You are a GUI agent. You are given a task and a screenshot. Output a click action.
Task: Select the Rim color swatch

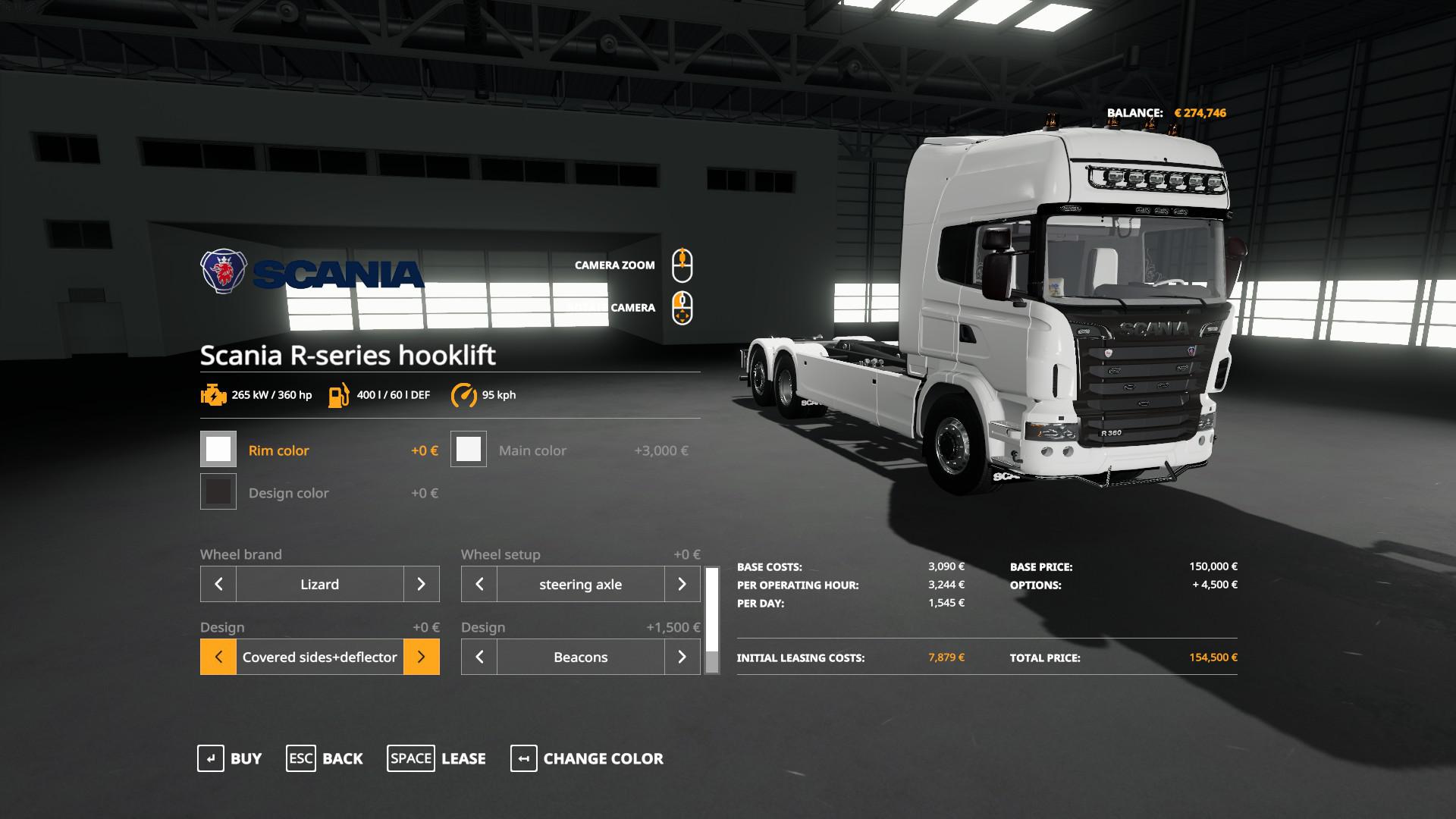(218, 450)
